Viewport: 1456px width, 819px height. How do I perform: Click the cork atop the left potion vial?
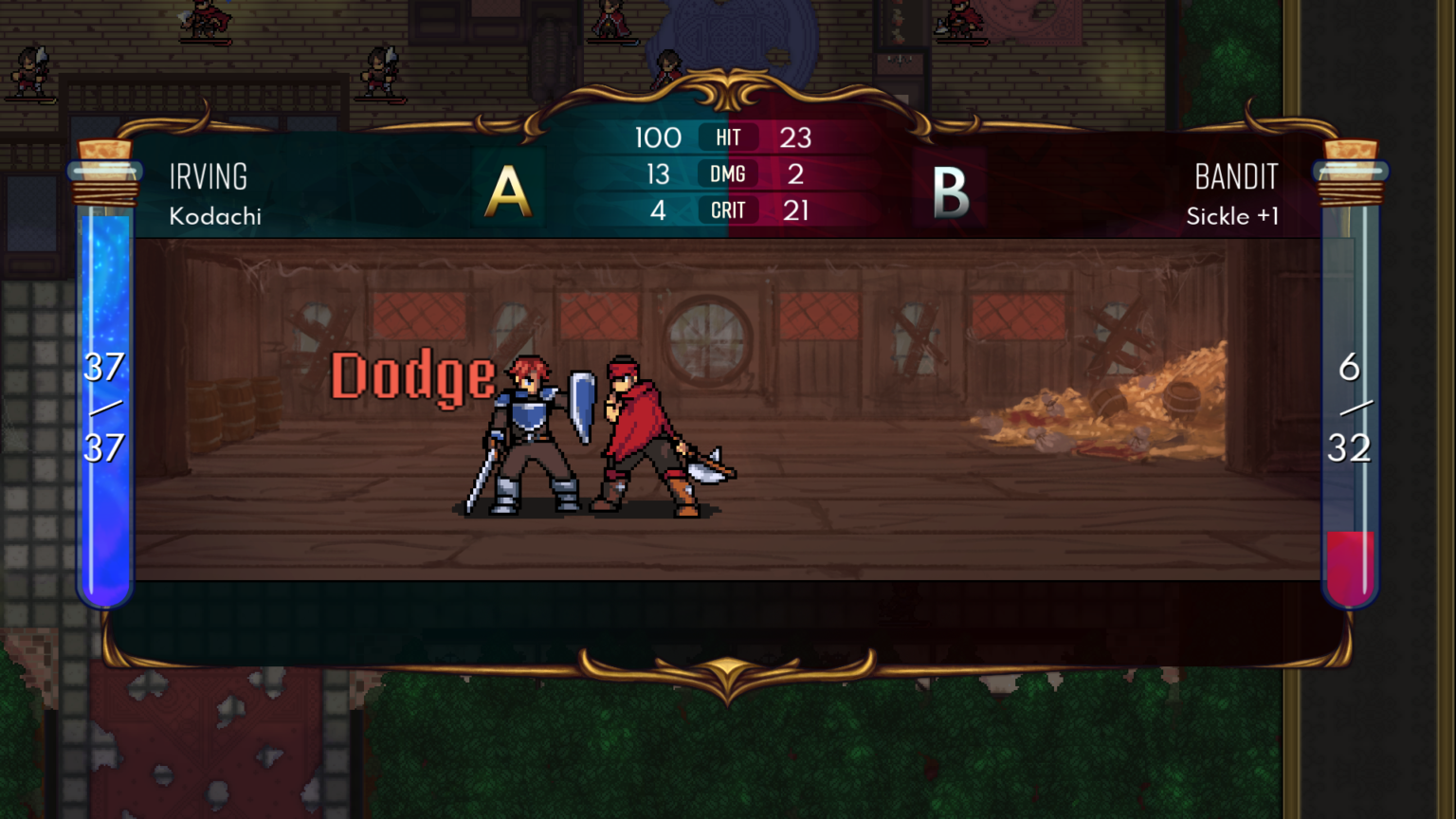click(104, 152)
